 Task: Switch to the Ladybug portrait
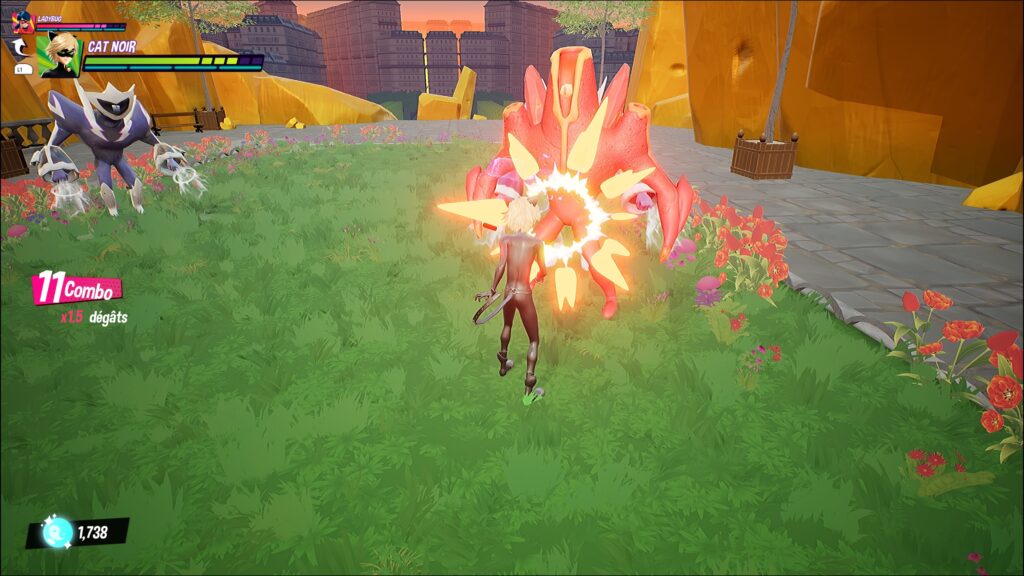click(x=22, y=22)
